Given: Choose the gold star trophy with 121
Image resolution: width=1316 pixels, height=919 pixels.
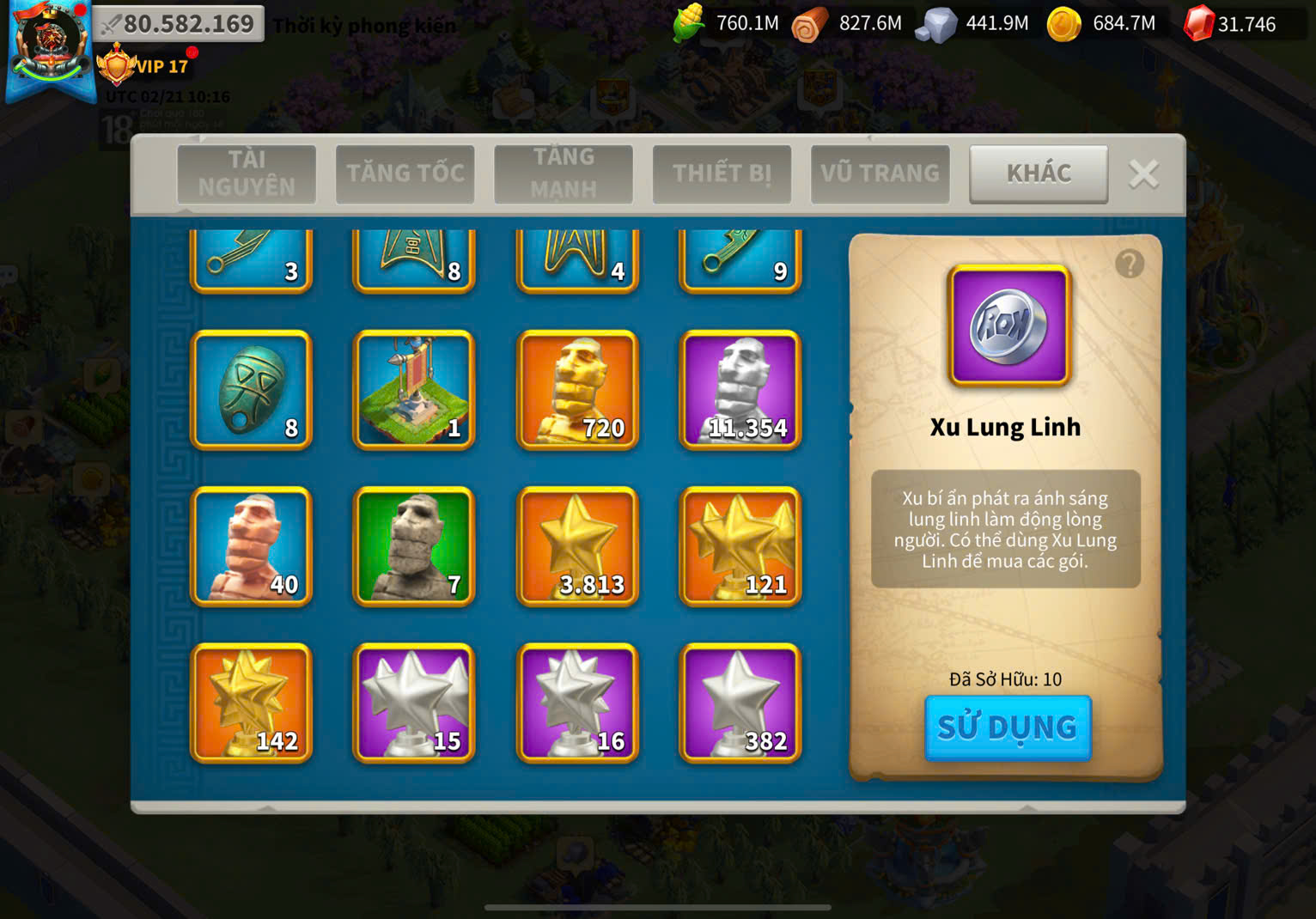Looking at the screenshot, I should [x=740, y=546].
